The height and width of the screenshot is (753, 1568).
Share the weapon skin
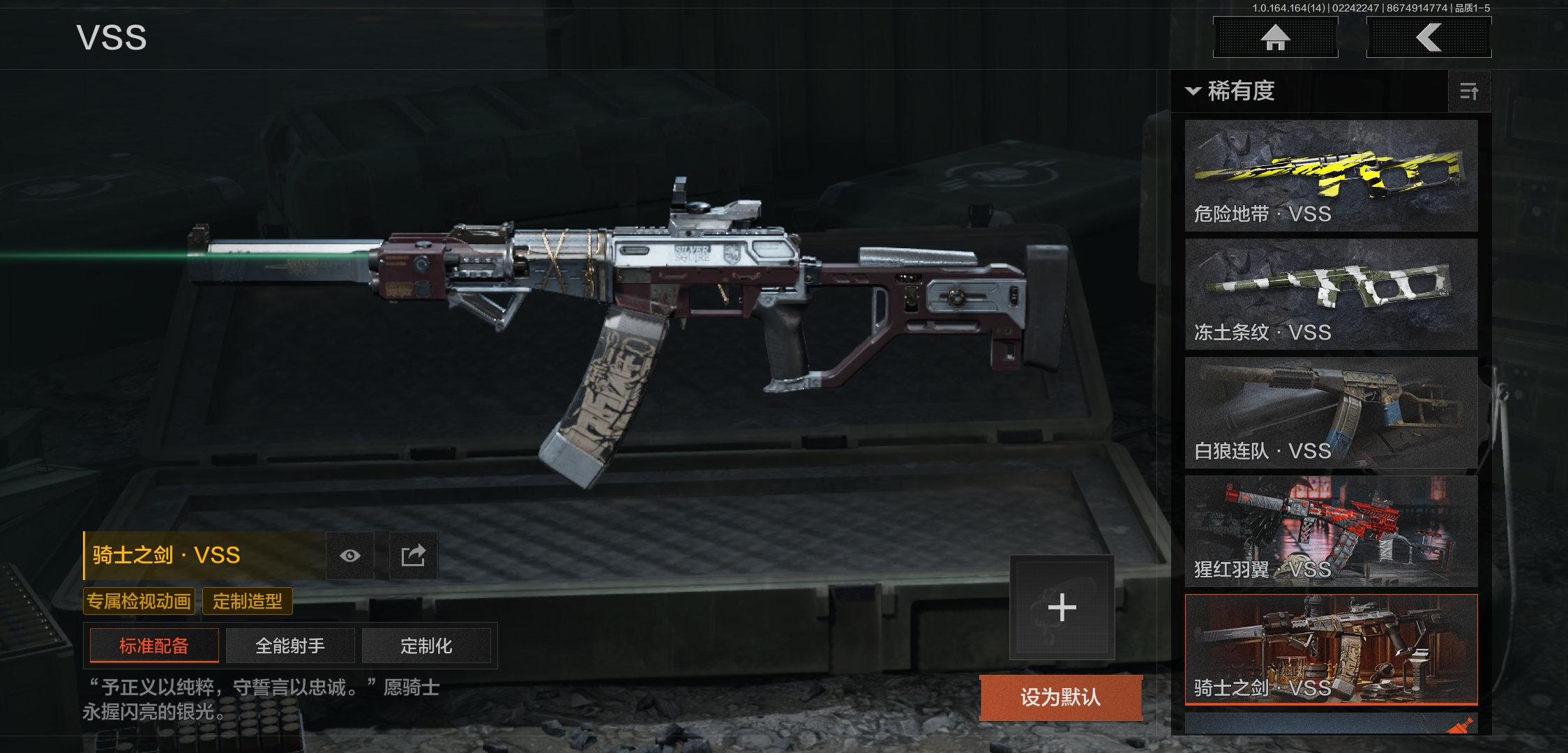tap(413, 556)
